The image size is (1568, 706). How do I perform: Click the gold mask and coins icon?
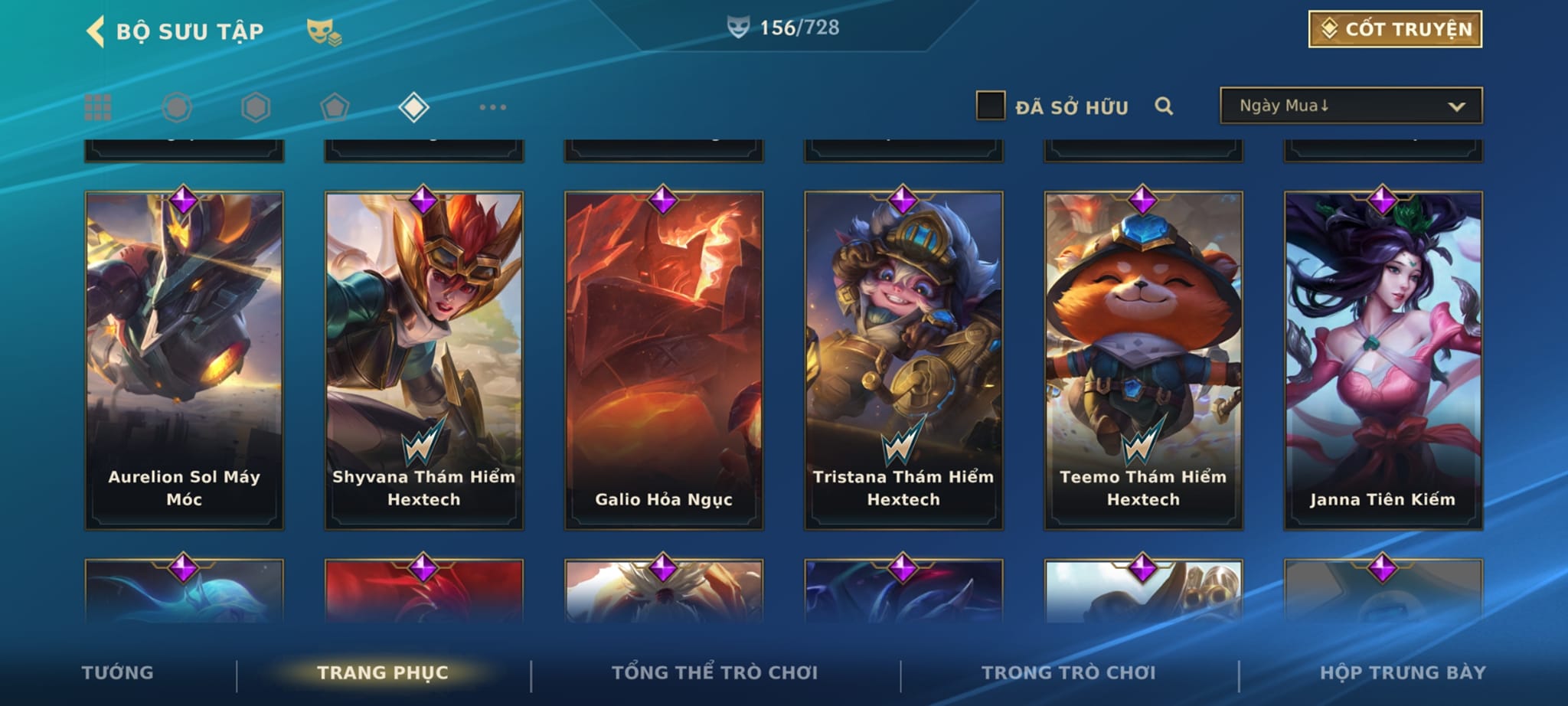(324, 31)
